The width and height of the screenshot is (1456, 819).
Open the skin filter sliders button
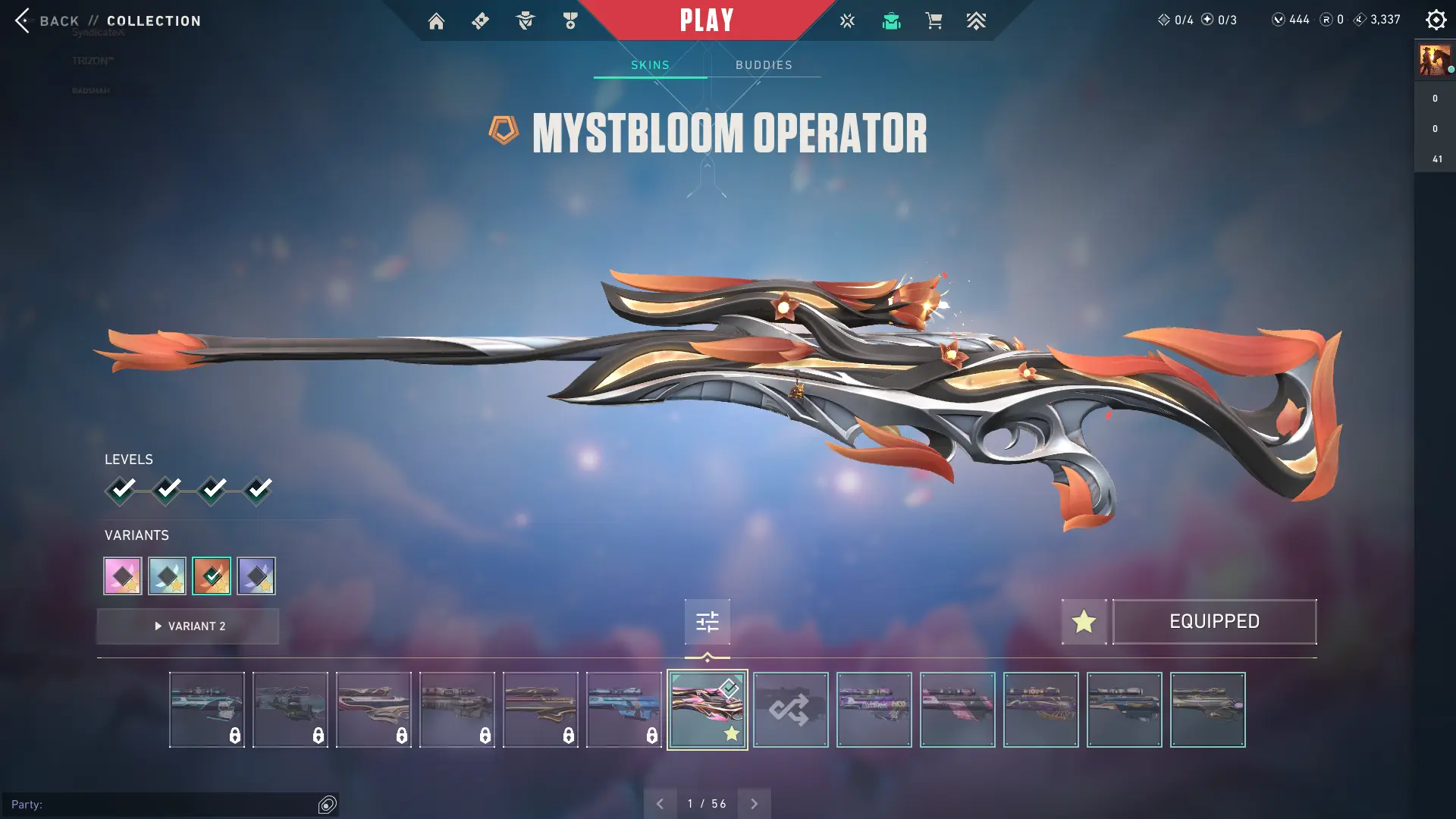(x=707, y=622)
